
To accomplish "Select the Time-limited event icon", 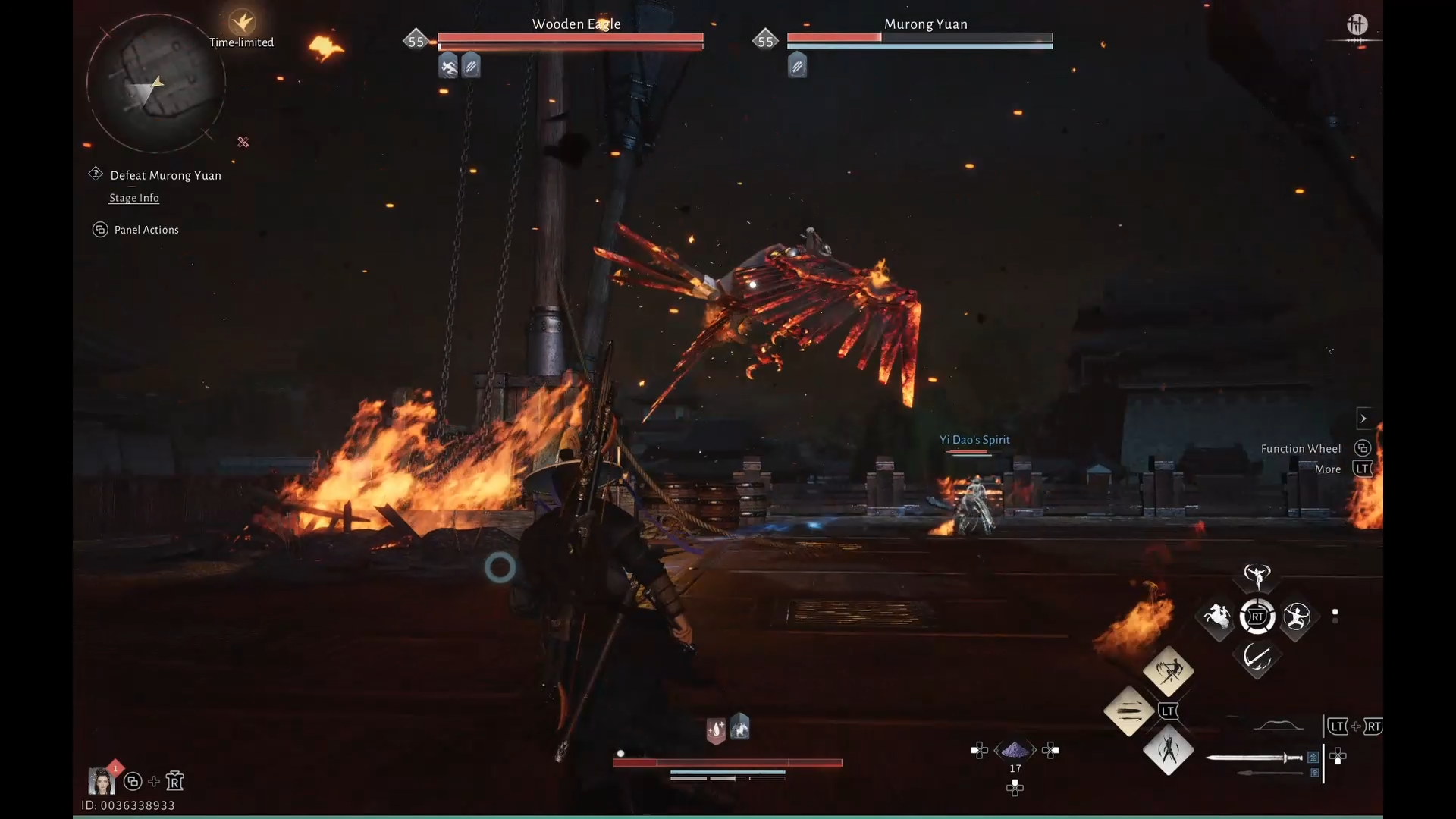I will 242,22.
